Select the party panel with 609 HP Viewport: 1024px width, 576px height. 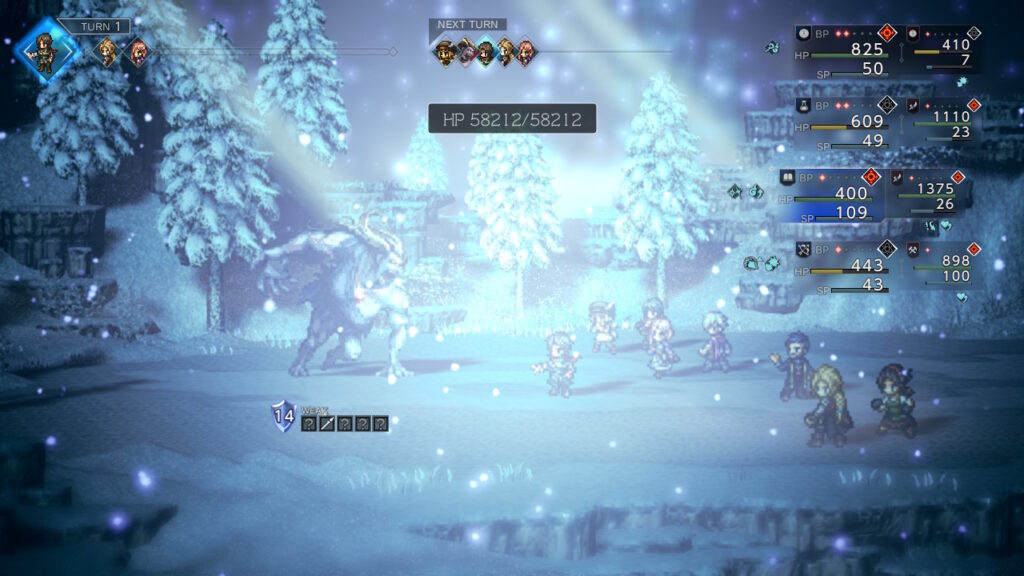[846, 122]
